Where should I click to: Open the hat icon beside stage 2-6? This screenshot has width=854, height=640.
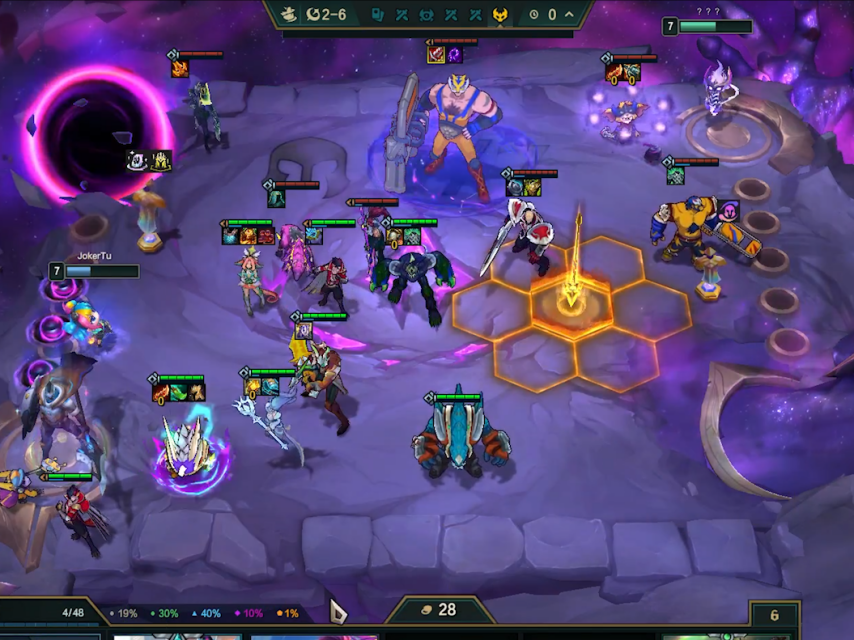click(x=286, y=15)
